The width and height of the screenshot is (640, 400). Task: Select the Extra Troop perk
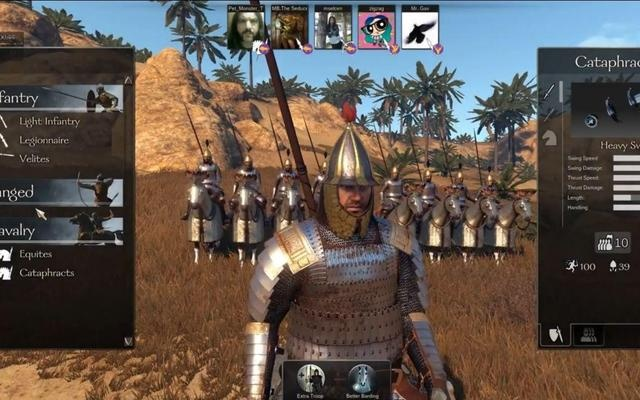[x=312, y=381]
